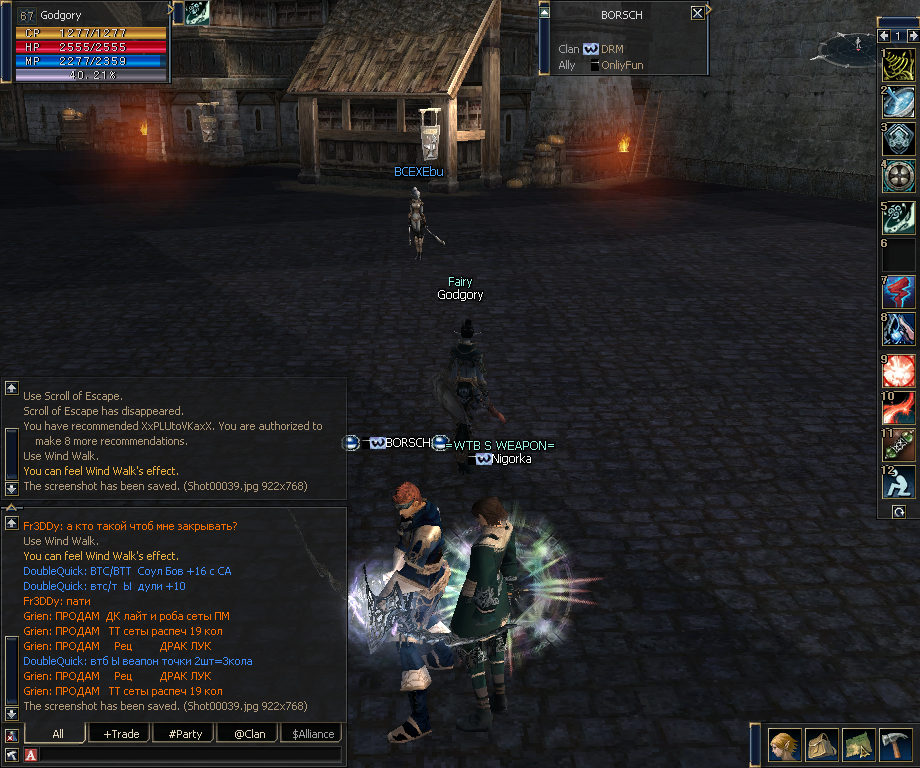
Task: Show the $Alliance chat tab
Action: [313, 733]
